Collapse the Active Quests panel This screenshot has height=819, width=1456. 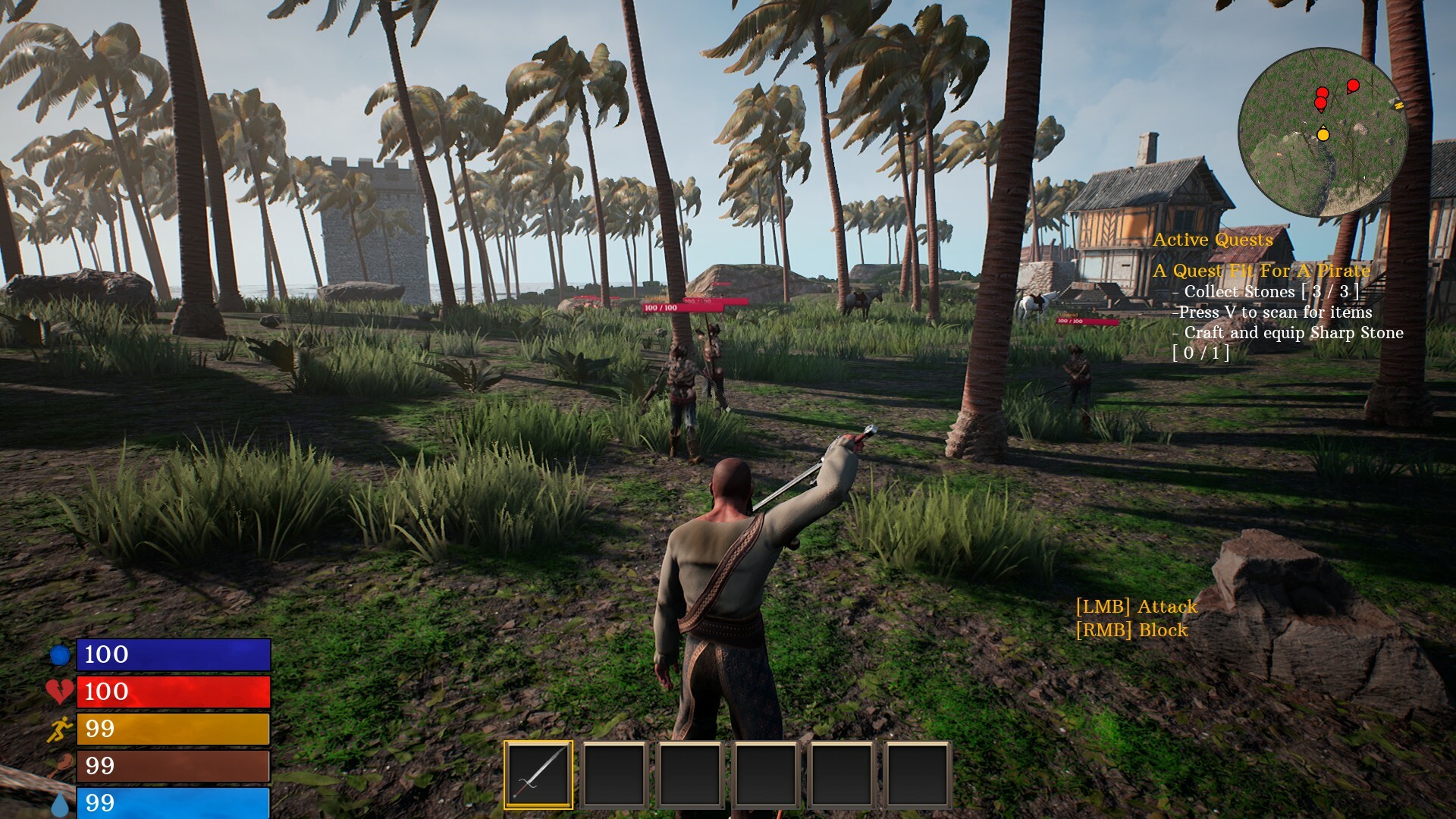[x=1213, y=240]
